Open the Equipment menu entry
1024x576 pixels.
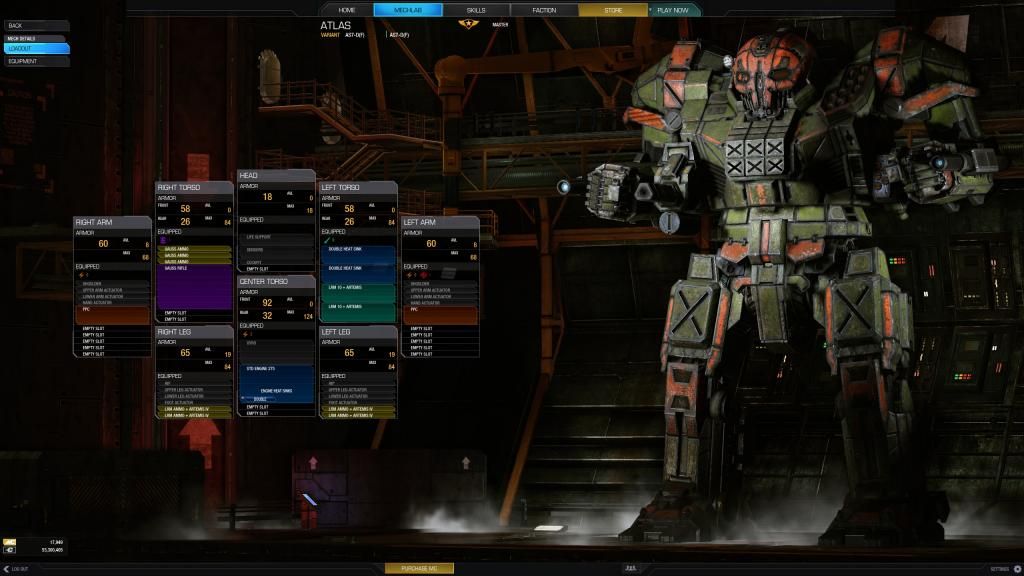[36, 61]
